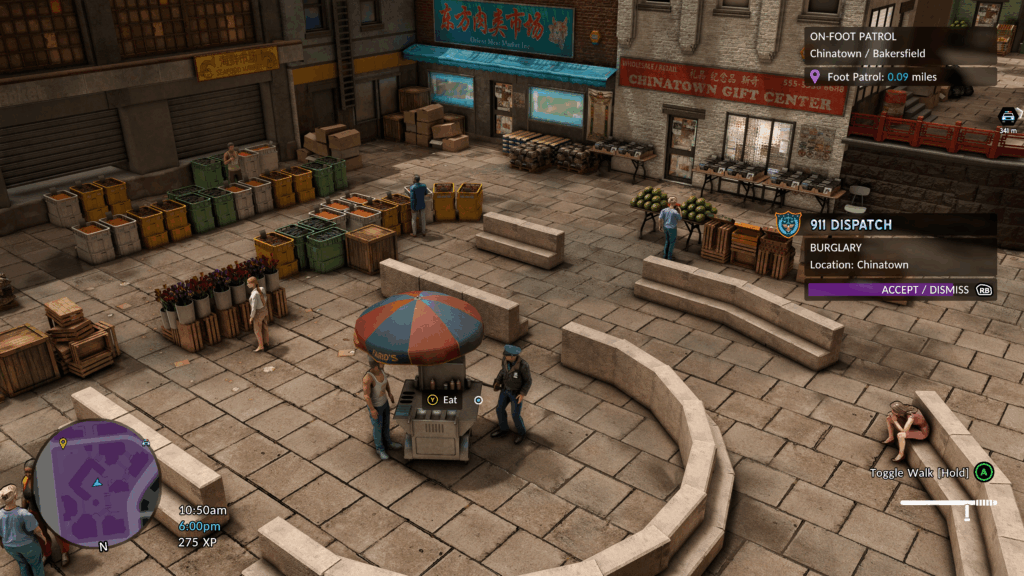
Task: Click the purple Accept / Dismiss bar
Action: pyautogui.click(x=900, y=290)
